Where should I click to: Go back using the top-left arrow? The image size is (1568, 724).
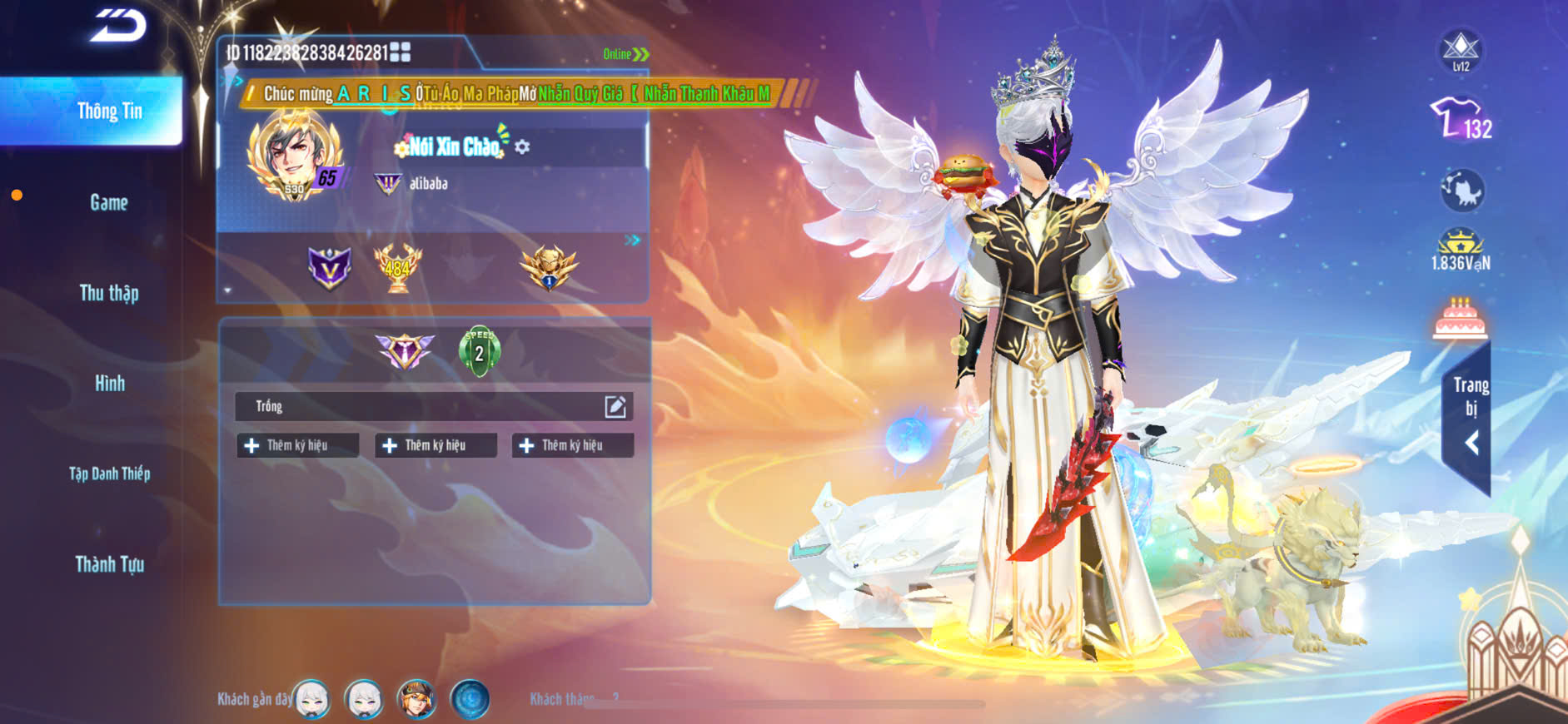119,26
